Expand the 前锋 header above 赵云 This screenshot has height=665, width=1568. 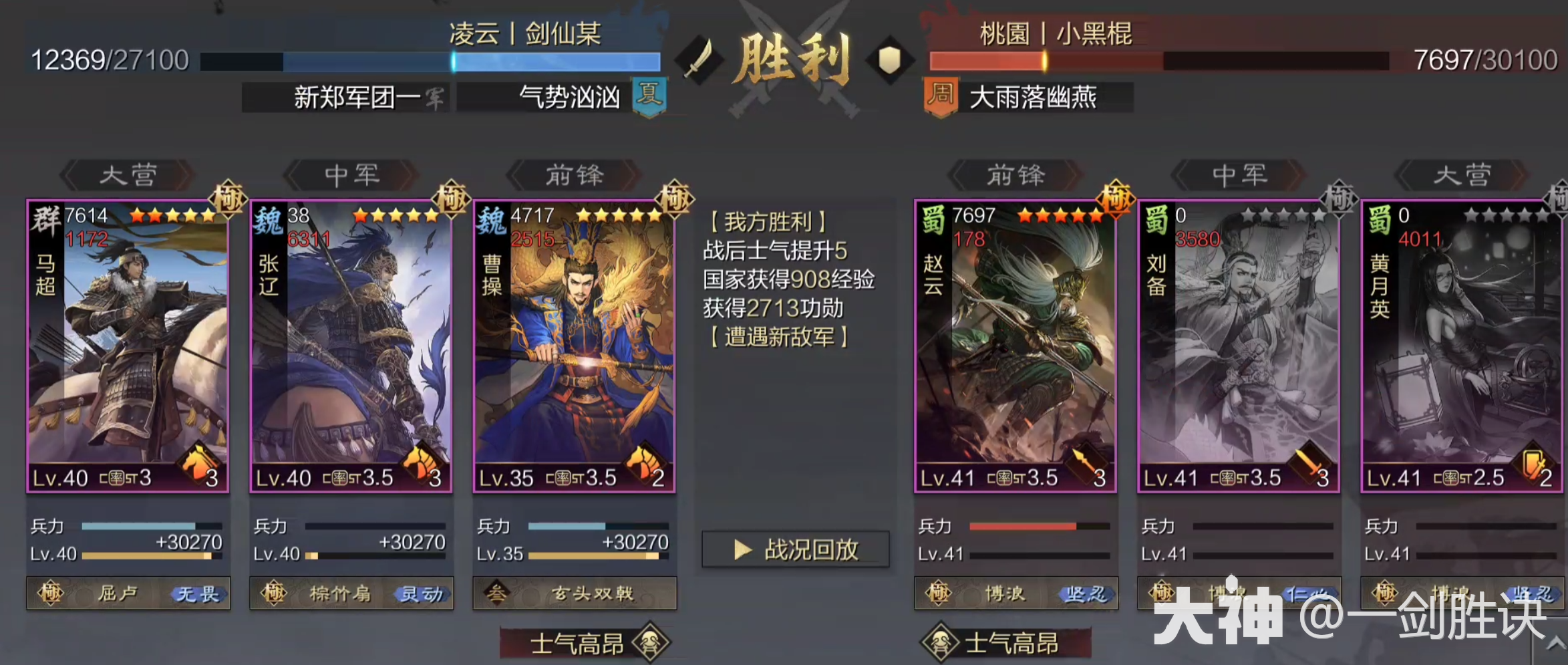1016,175
